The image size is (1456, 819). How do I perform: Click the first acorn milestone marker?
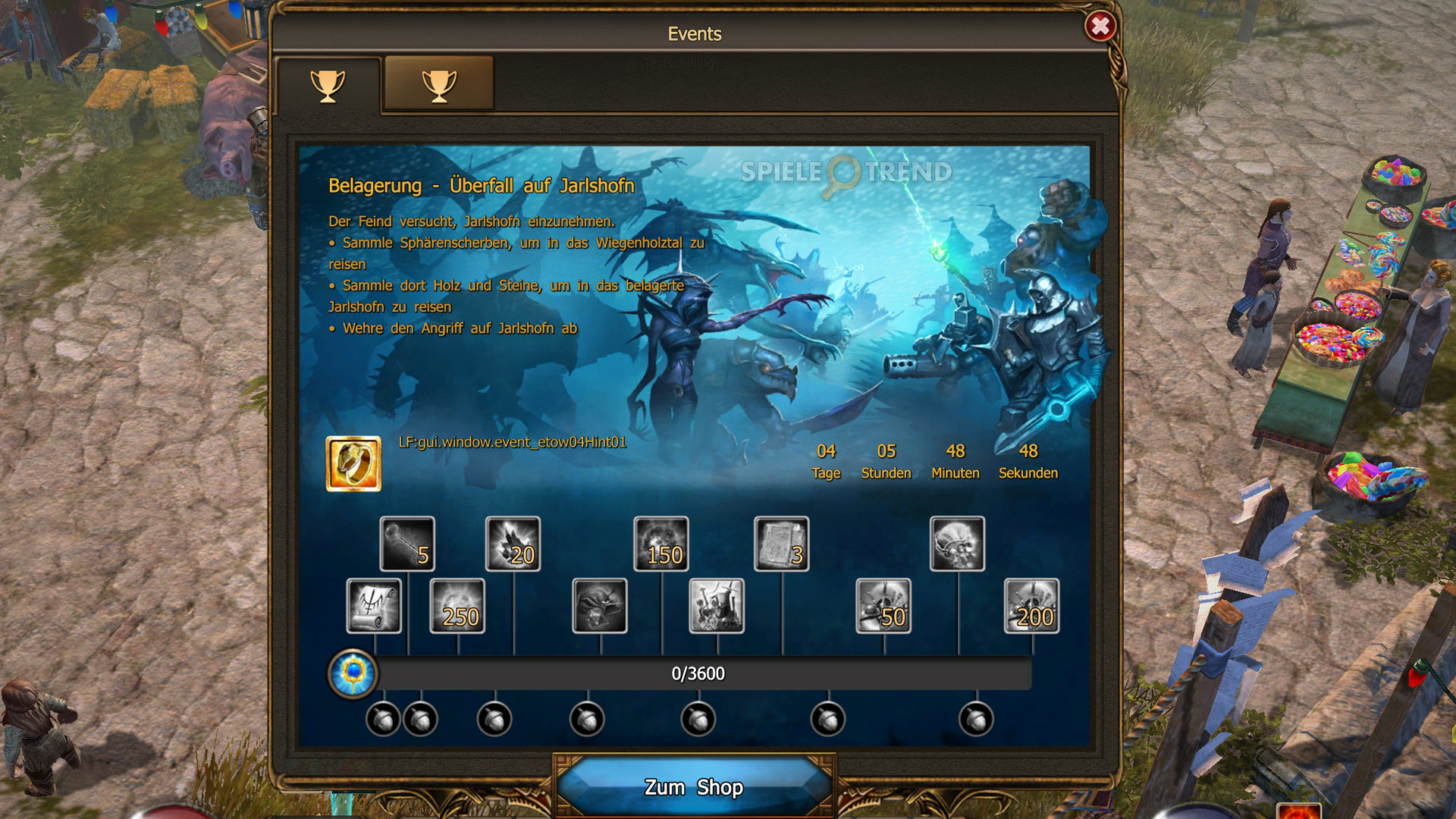(383, 717)
